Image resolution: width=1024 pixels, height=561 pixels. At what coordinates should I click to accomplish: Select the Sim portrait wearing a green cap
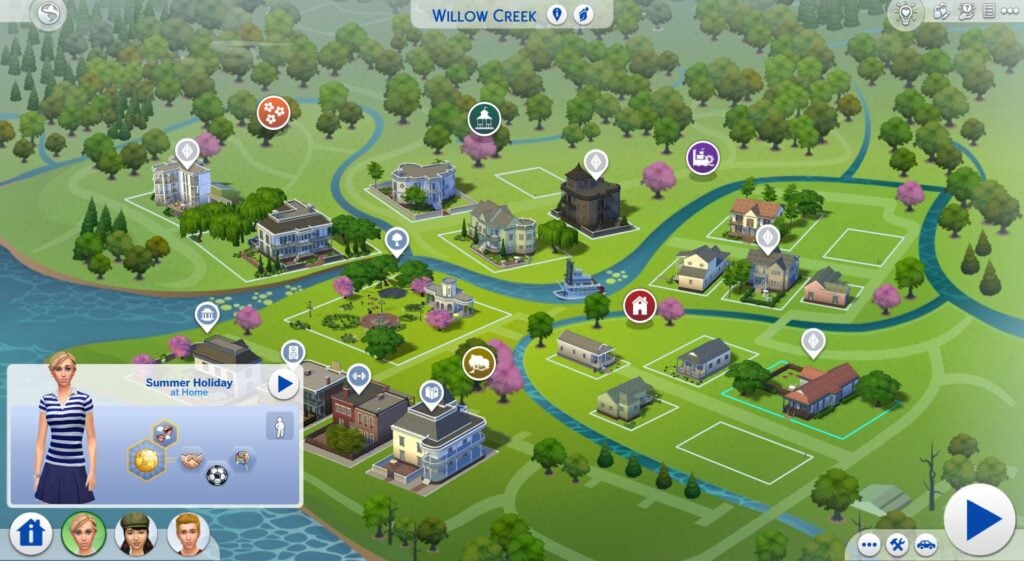(x=136, y=533)
